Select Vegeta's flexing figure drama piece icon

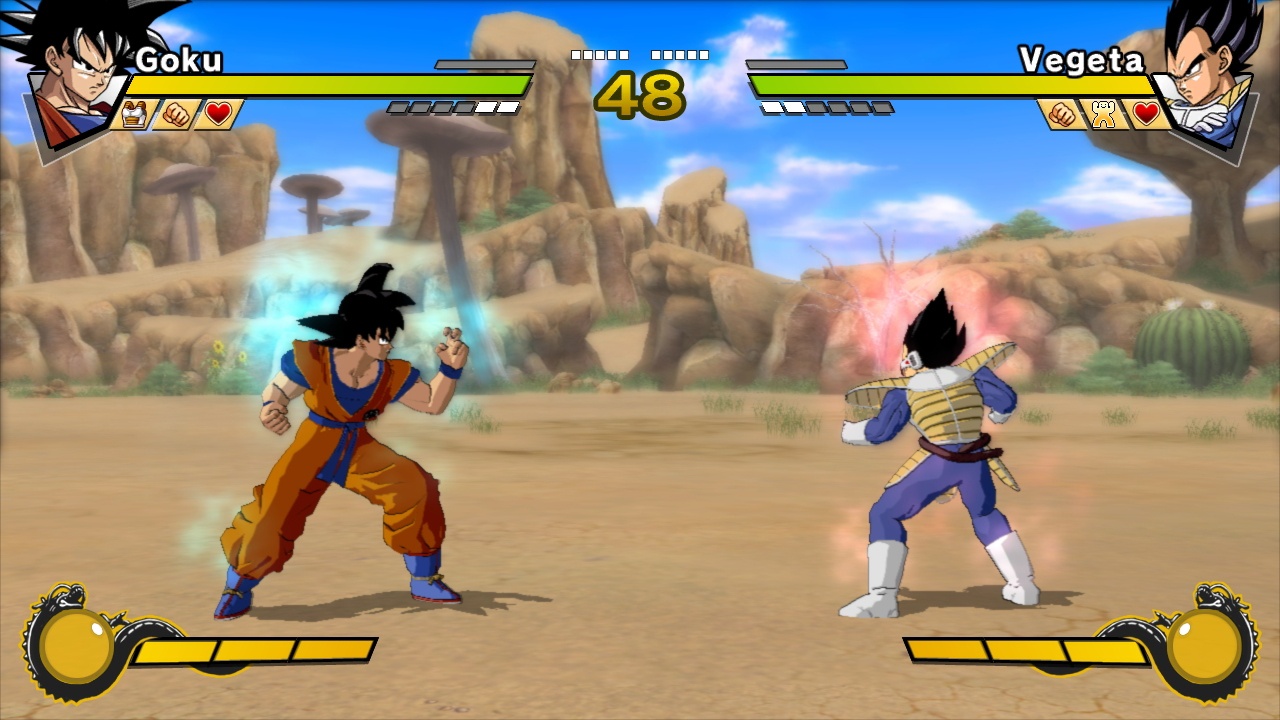point(1104,115)
